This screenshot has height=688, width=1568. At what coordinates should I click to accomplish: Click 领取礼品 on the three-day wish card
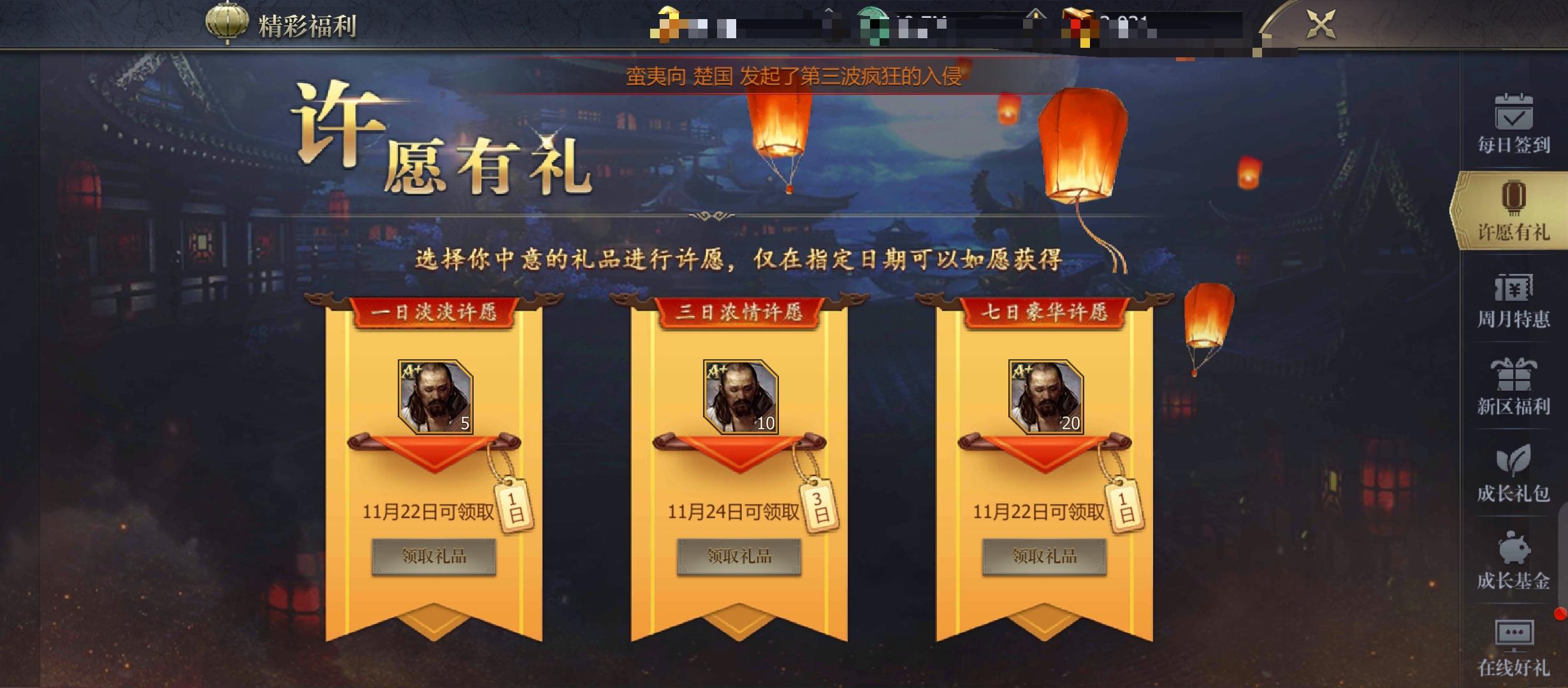[x=739, y=555]
